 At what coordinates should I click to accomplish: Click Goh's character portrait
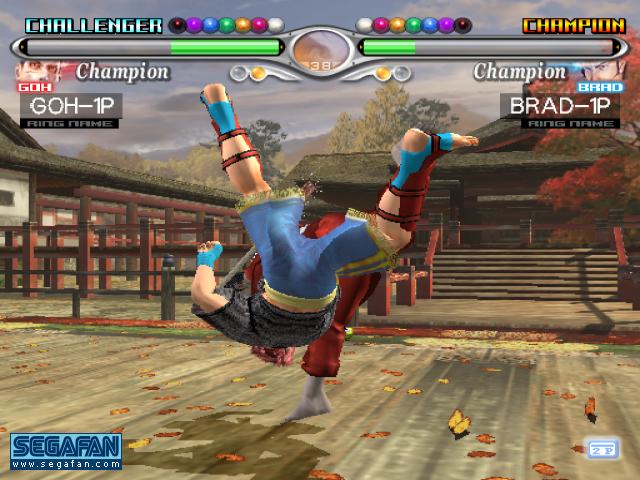38,72
